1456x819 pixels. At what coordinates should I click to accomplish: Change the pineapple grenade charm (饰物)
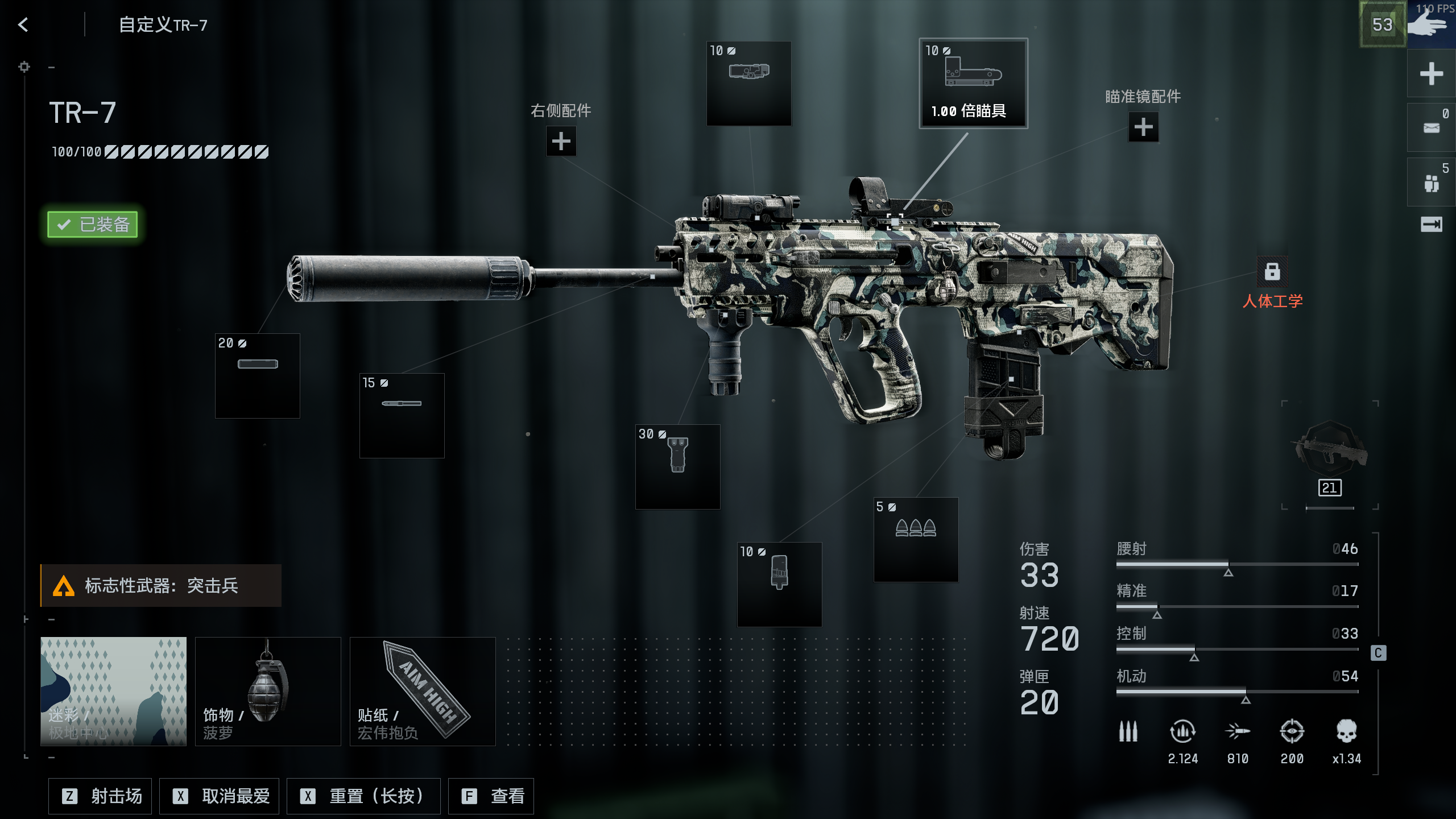(x=268, y=691)
